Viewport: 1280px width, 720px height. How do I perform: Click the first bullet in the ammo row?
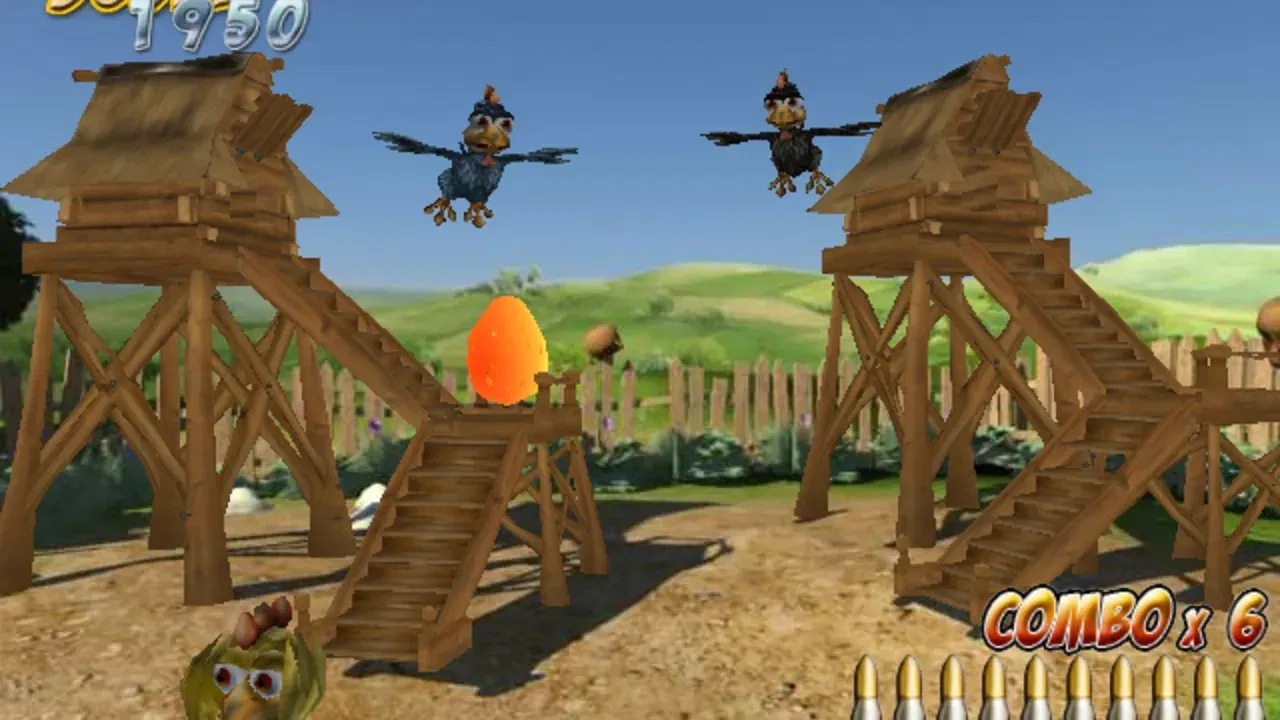tap(868, 690)
